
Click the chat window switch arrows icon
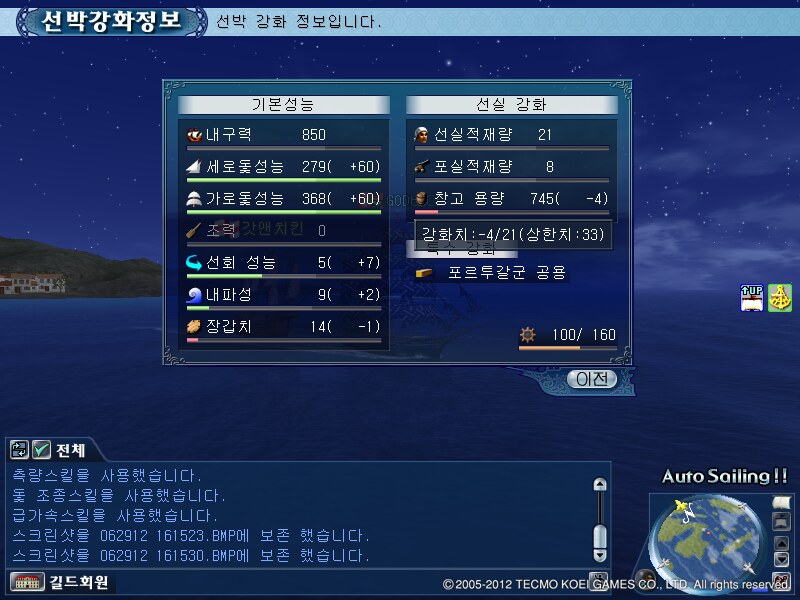pyautogui.click(x=20, y=450)
